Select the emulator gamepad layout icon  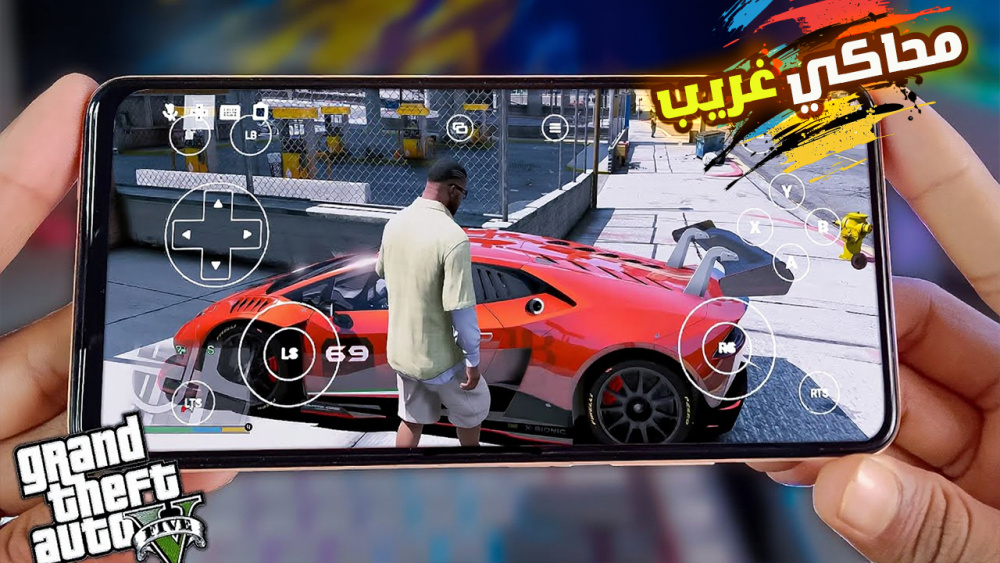tap(197, 112)
